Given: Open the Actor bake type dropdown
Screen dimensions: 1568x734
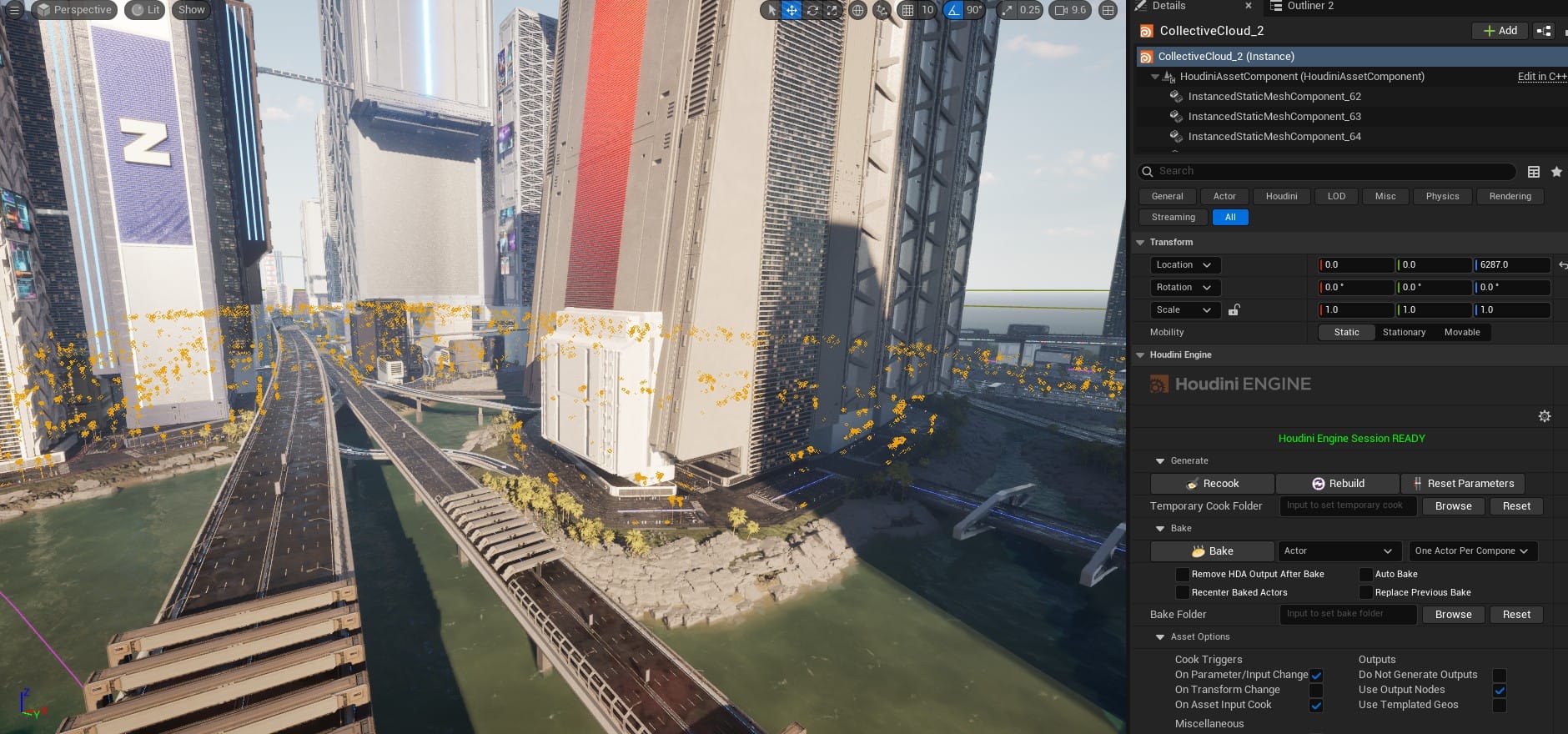Looking at the screenshot, I should point(1338,551).
